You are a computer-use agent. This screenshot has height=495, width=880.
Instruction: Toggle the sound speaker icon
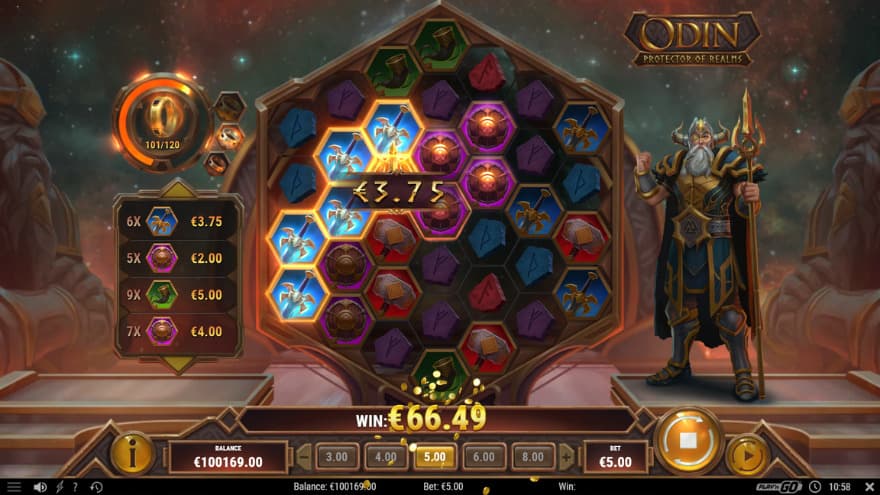tap(40, 487)
